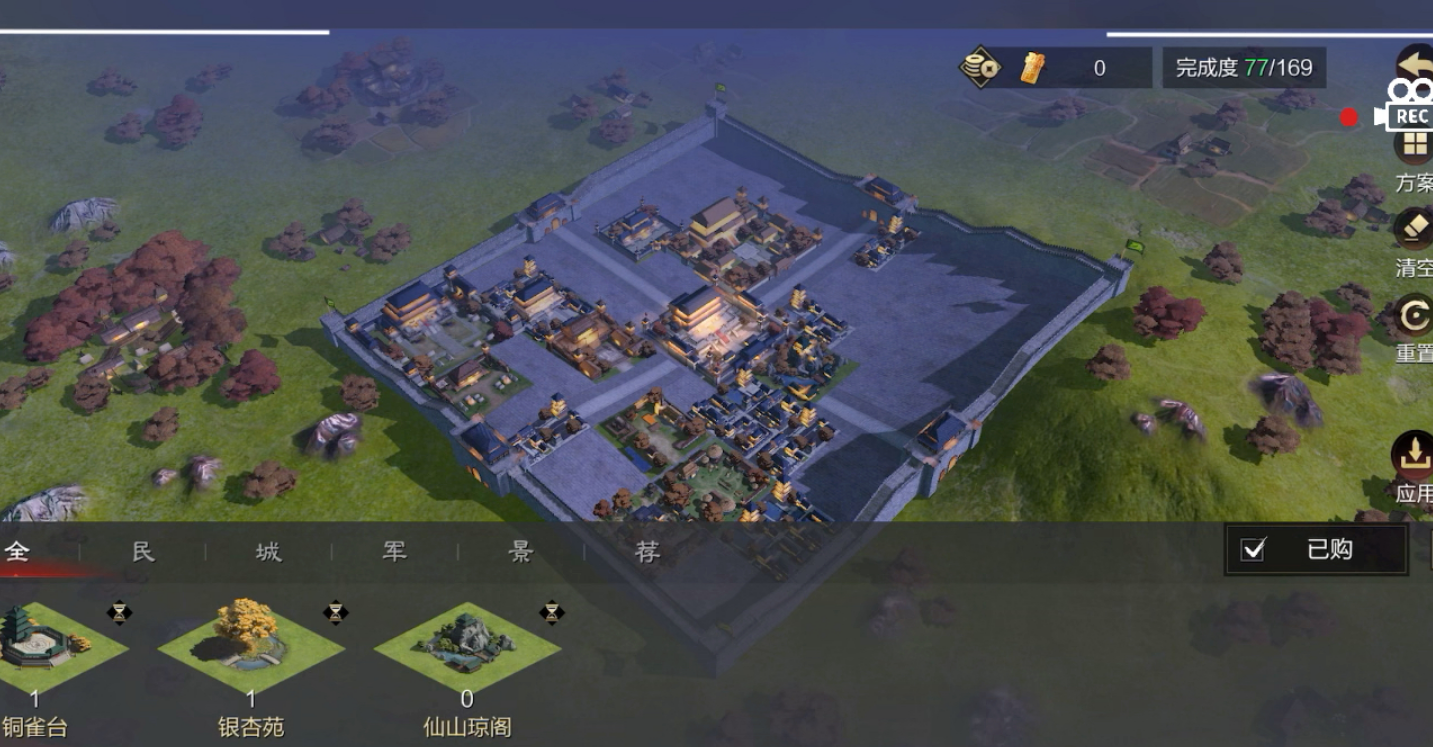Apply the layout with 应用

click(x=1413, y=458)
